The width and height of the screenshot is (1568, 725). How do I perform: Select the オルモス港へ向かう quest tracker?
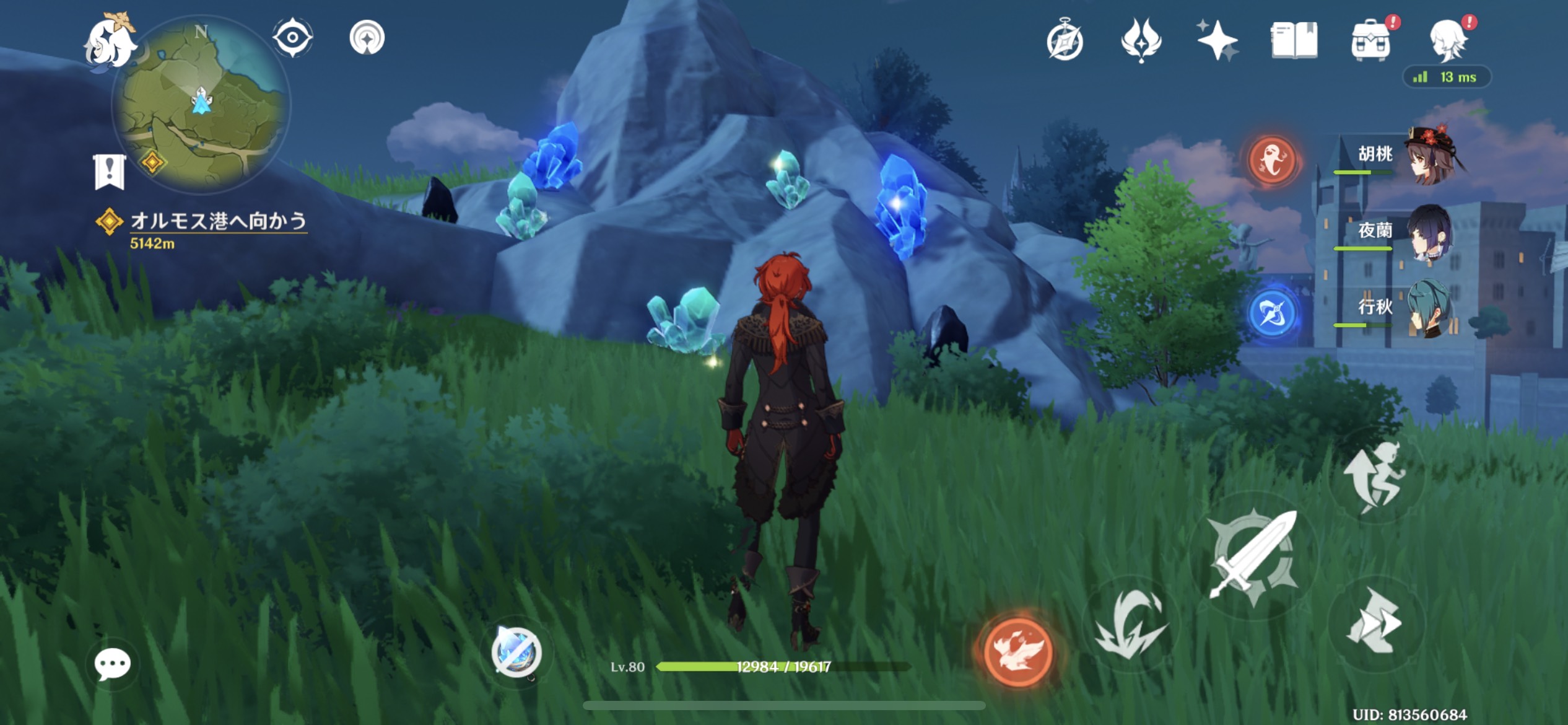tap(218, 222)
